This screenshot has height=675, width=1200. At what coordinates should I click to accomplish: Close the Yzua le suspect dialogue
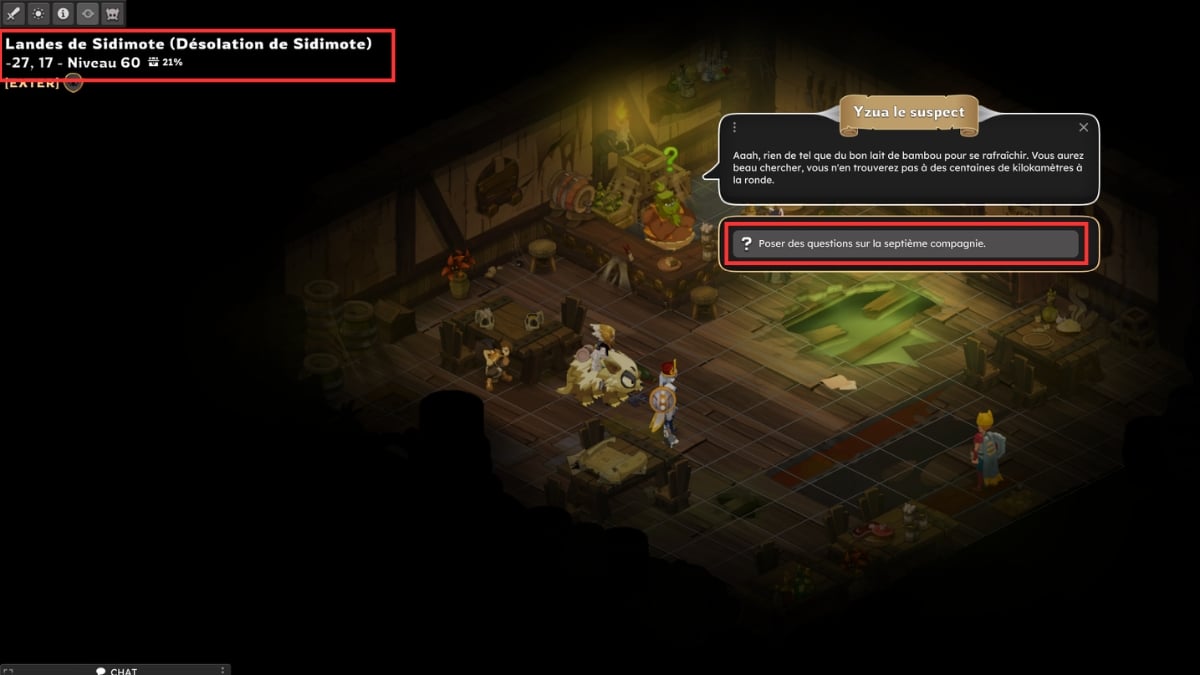coord(1083,127)
